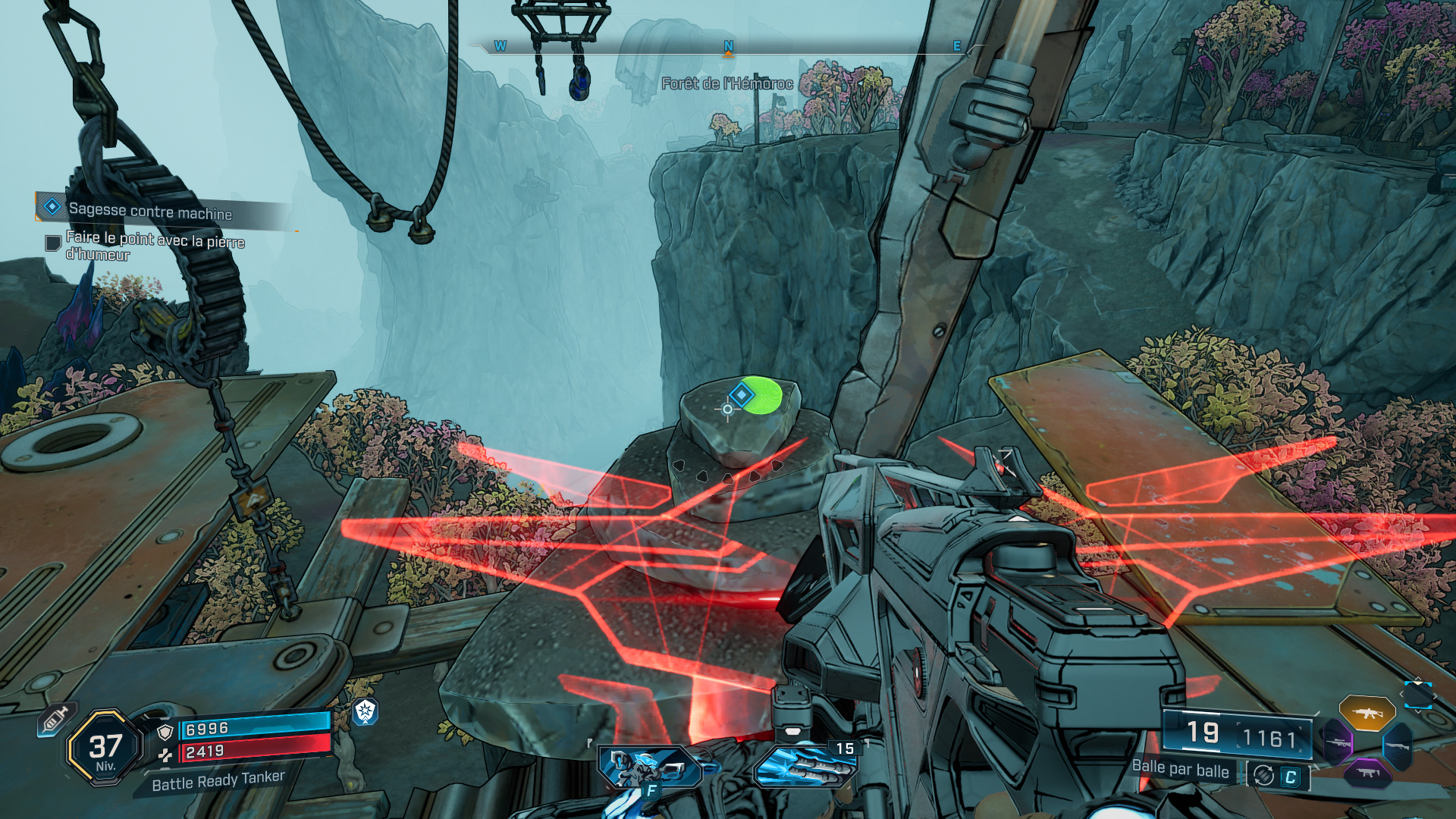Screen dimensions: 1456x819
Task: Use the missile ordnance with 15 charges
Action: point(805,766)
